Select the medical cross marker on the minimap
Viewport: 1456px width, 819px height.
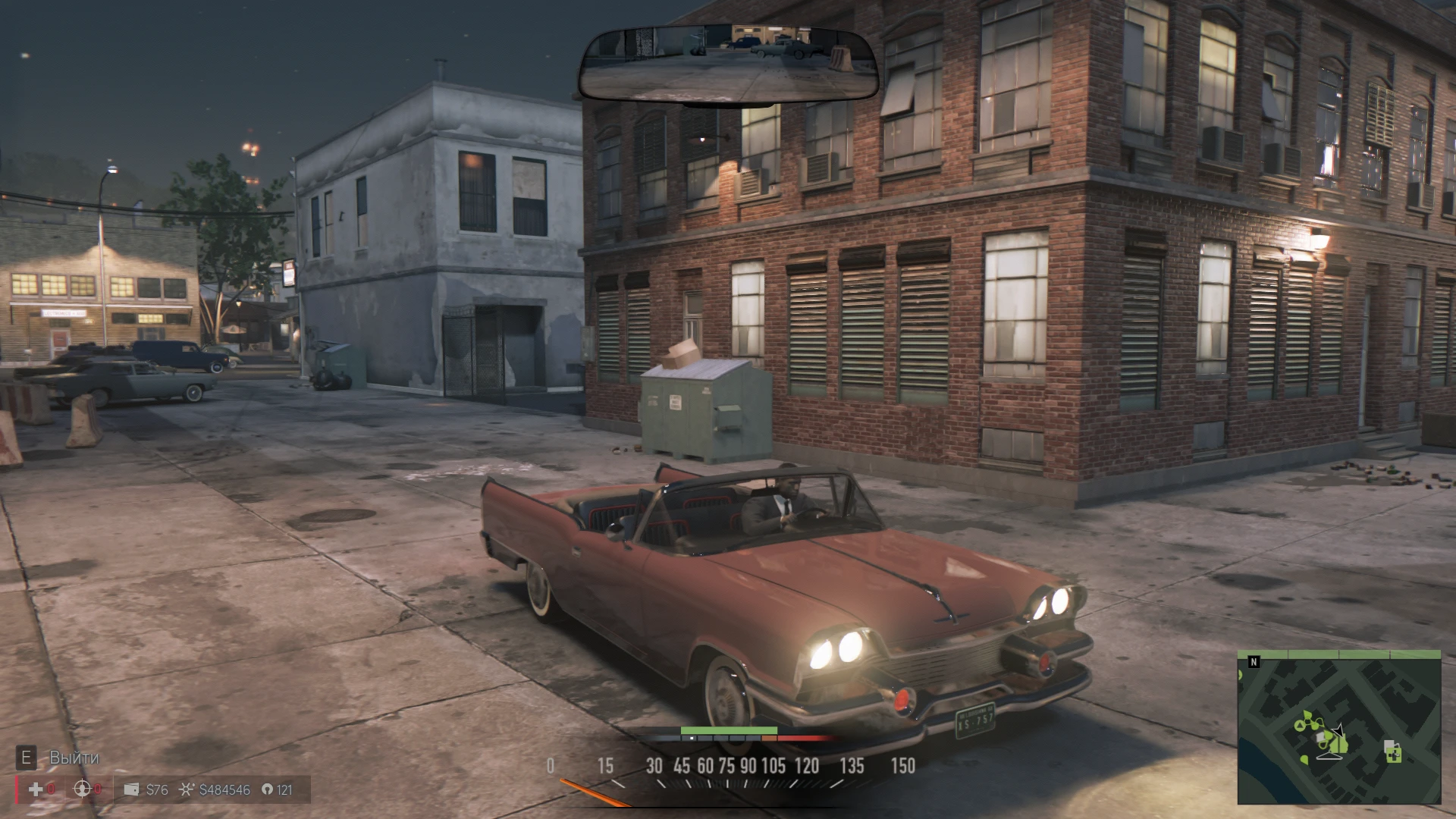(1394, 755)
